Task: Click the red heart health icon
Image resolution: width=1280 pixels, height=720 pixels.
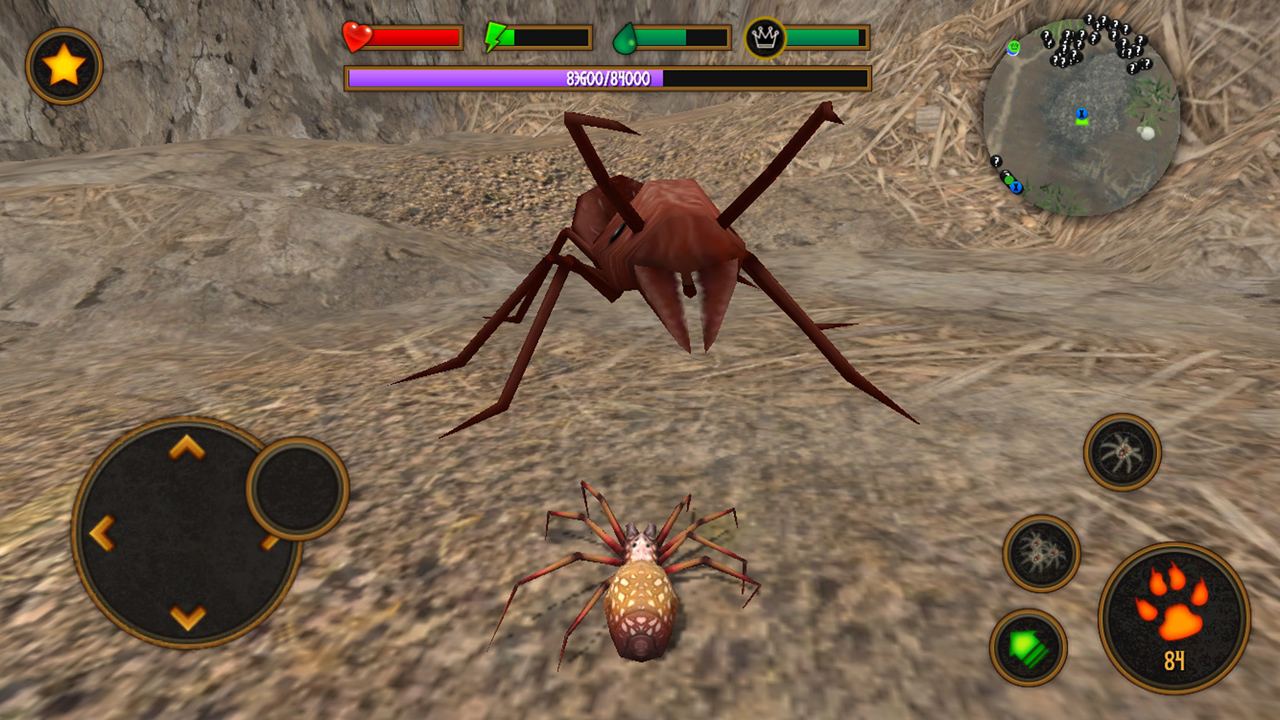Action: tap(355, 38)
